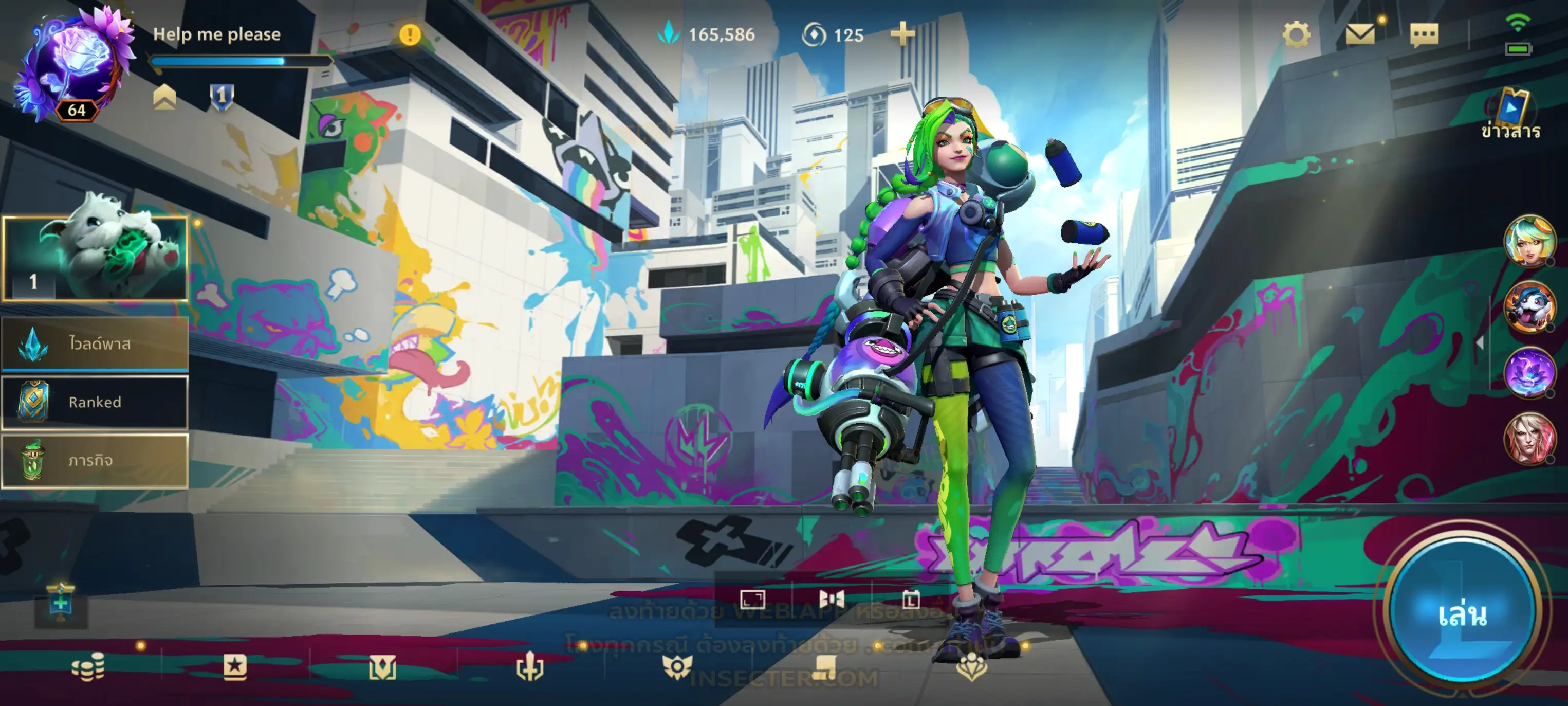Open settings with the gear icon
1568x706 pixels.
1296,34
